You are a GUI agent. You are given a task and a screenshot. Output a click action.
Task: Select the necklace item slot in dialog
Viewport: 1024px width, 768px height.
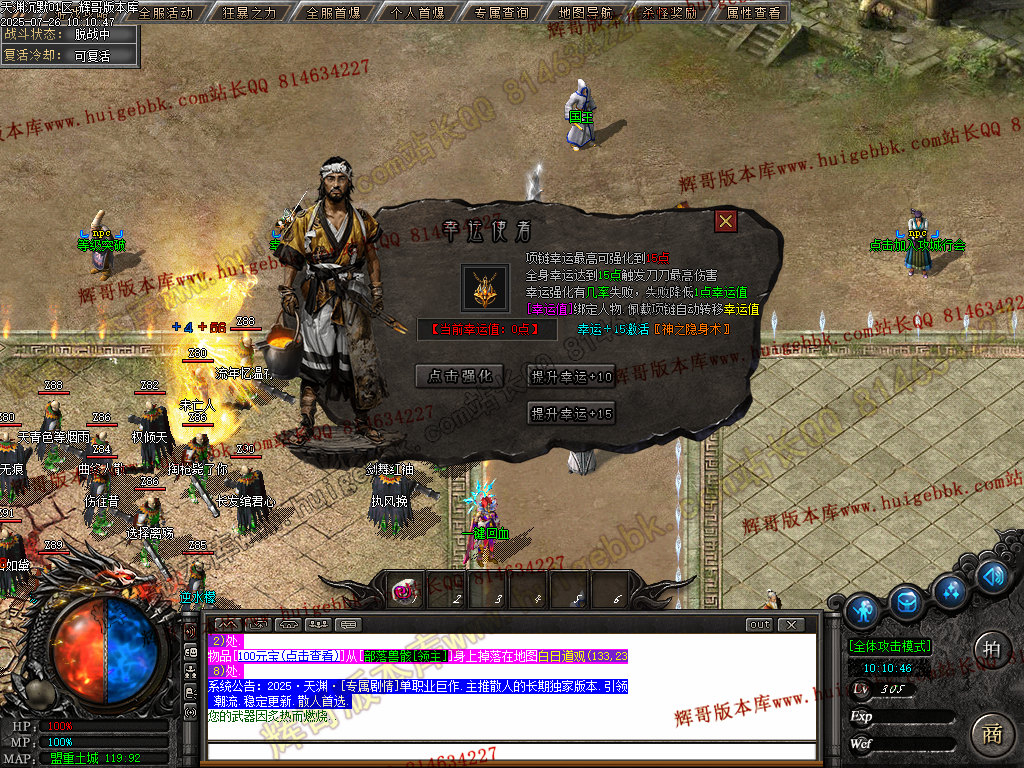point(485,288)
